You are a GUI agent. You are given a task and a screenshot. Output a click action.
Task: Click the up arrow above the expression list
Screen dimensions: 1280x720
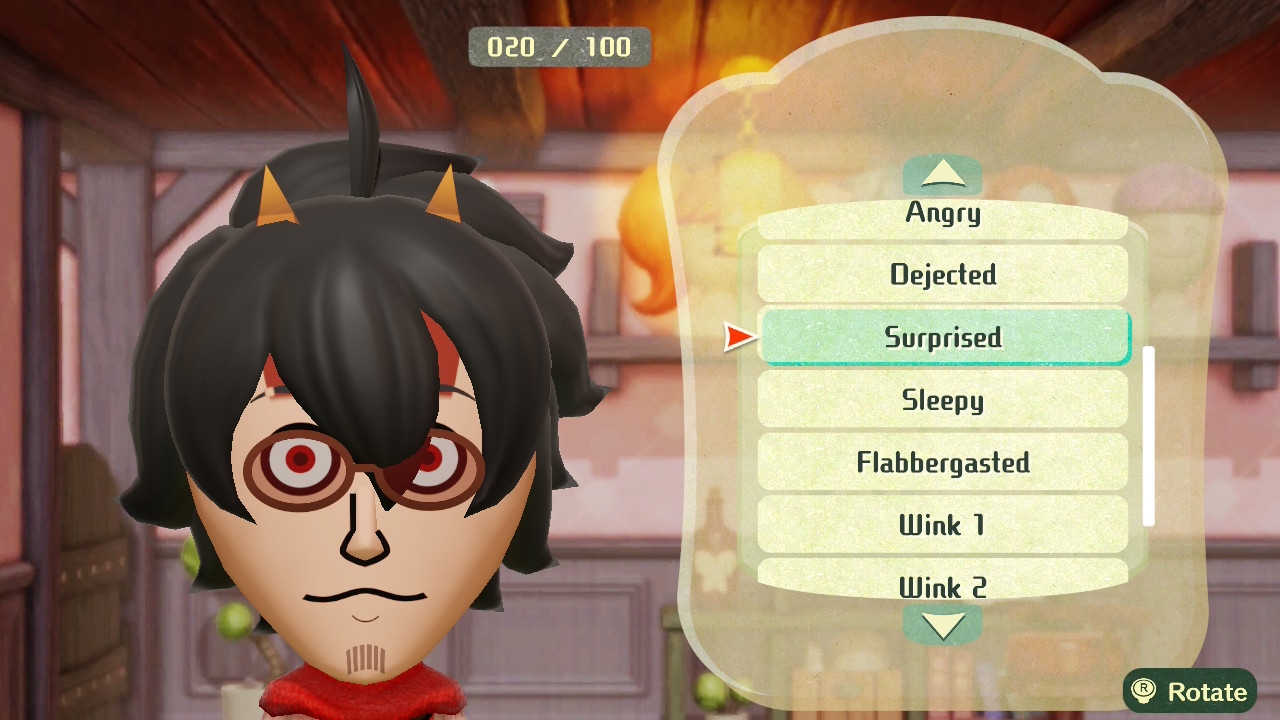[942, 176]
